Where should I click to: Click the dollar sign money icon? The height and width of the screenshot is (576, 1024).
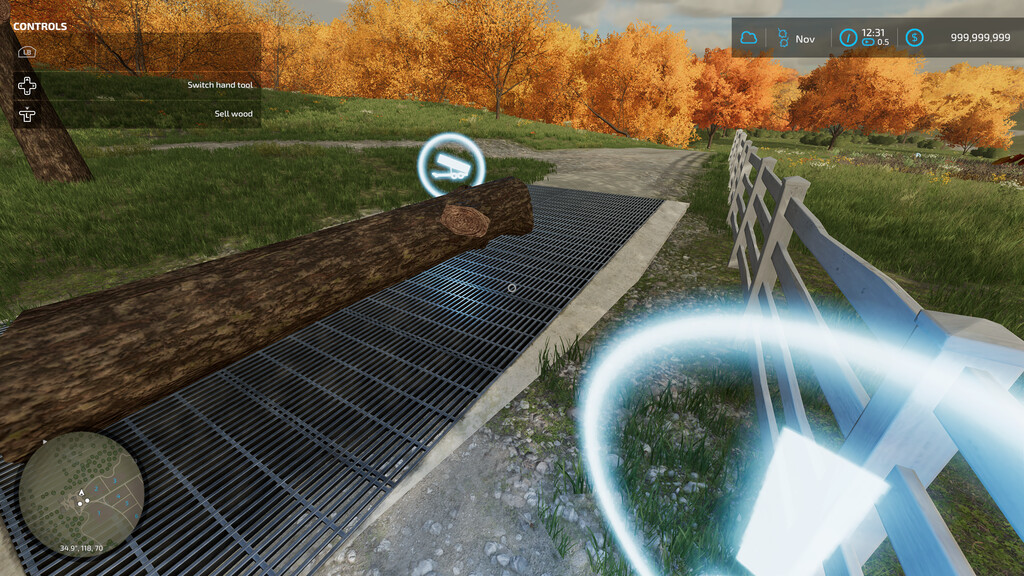[x=914, y=38]
